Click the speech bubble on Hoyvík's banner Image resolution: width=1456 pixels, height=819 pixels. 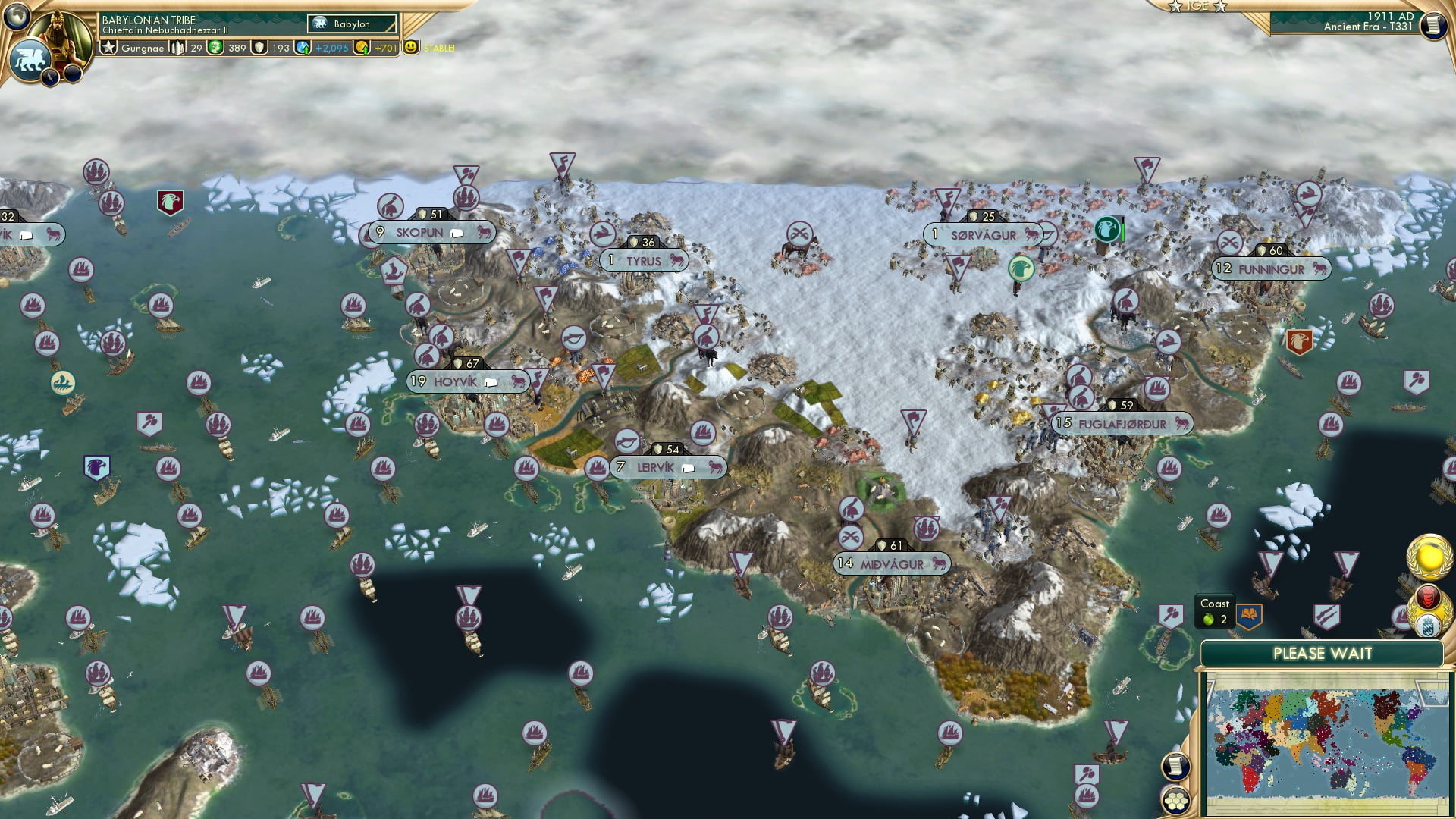491,383
